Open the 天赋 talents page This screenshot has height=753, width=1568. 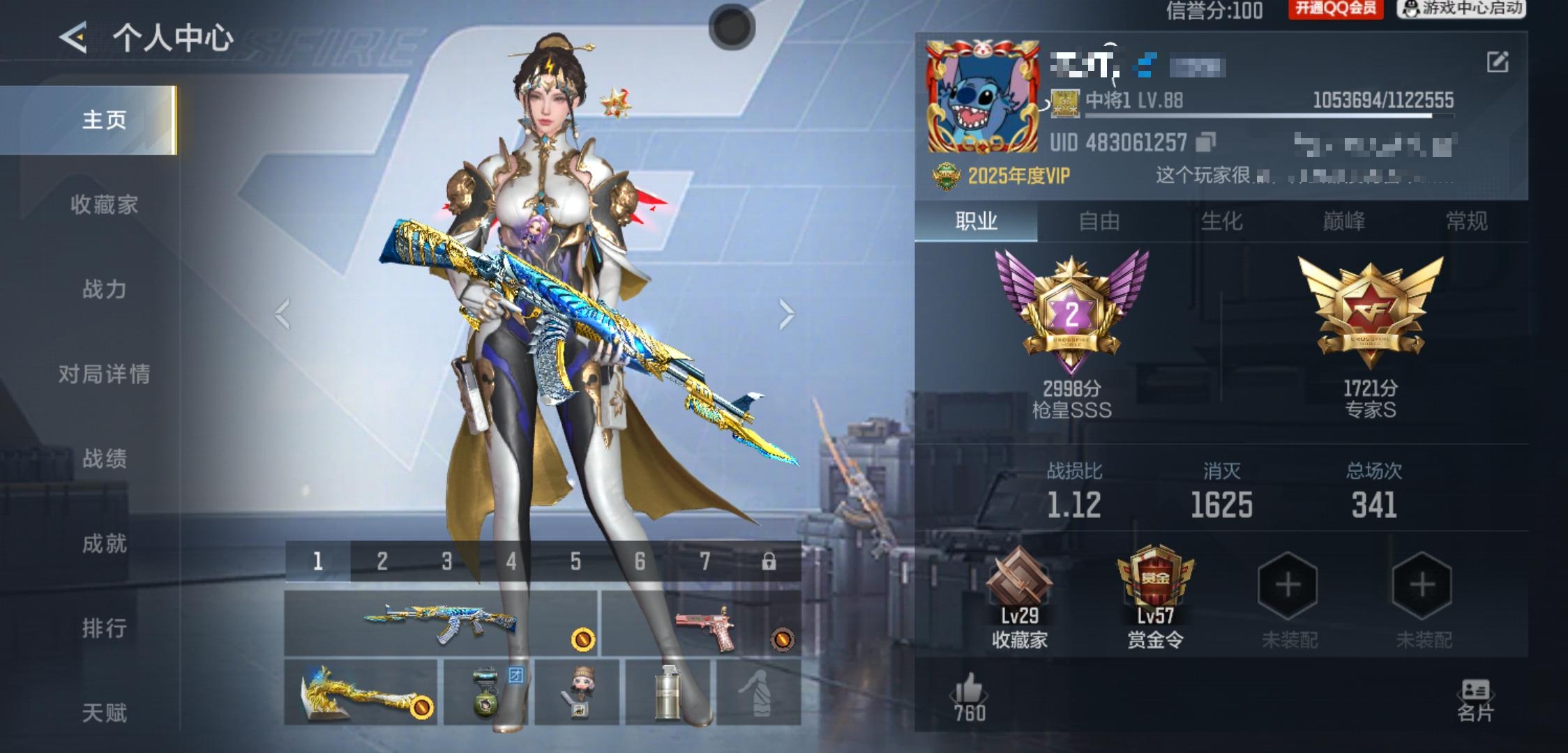pos(105,712)
